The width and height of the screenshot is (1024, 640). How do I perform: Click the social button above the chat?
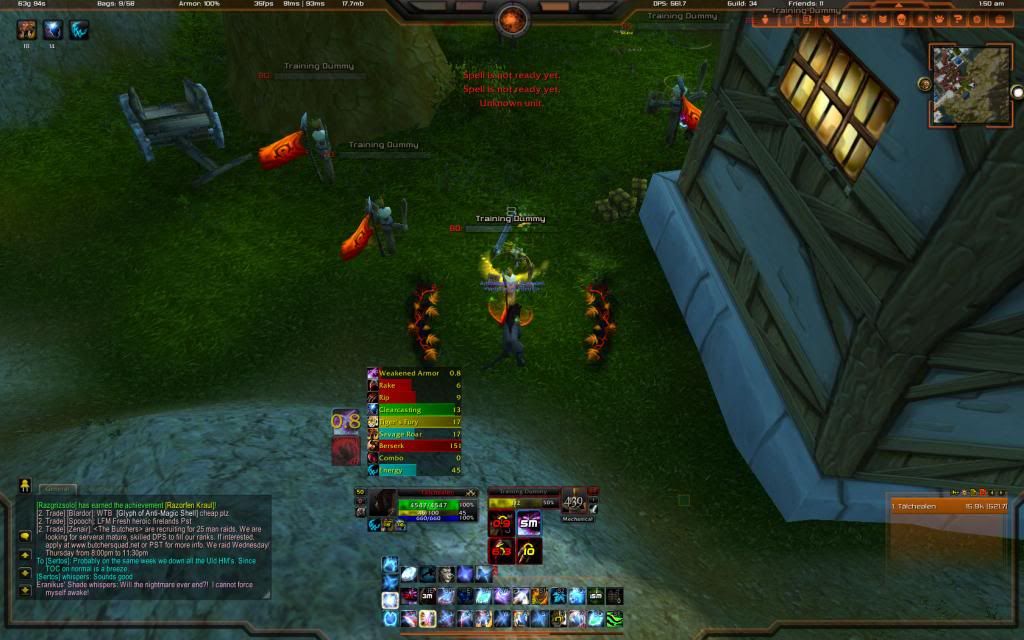[24, 486]
